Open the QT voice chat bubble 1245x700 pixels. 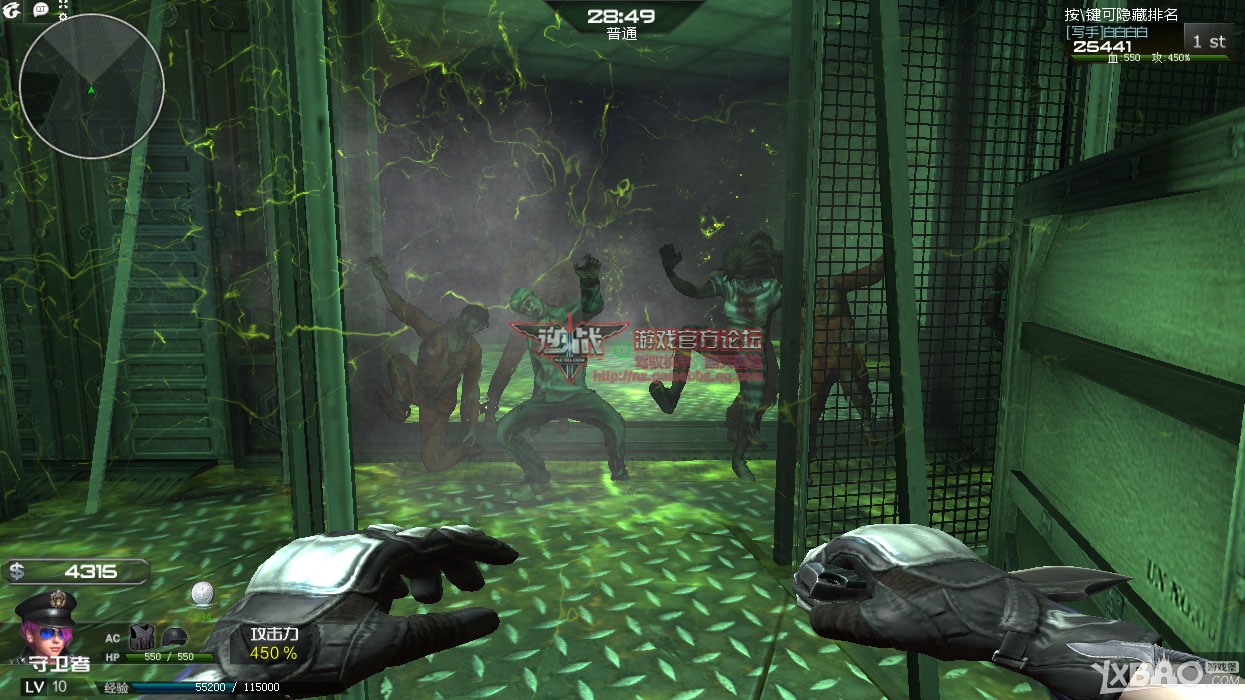(41, 9)
